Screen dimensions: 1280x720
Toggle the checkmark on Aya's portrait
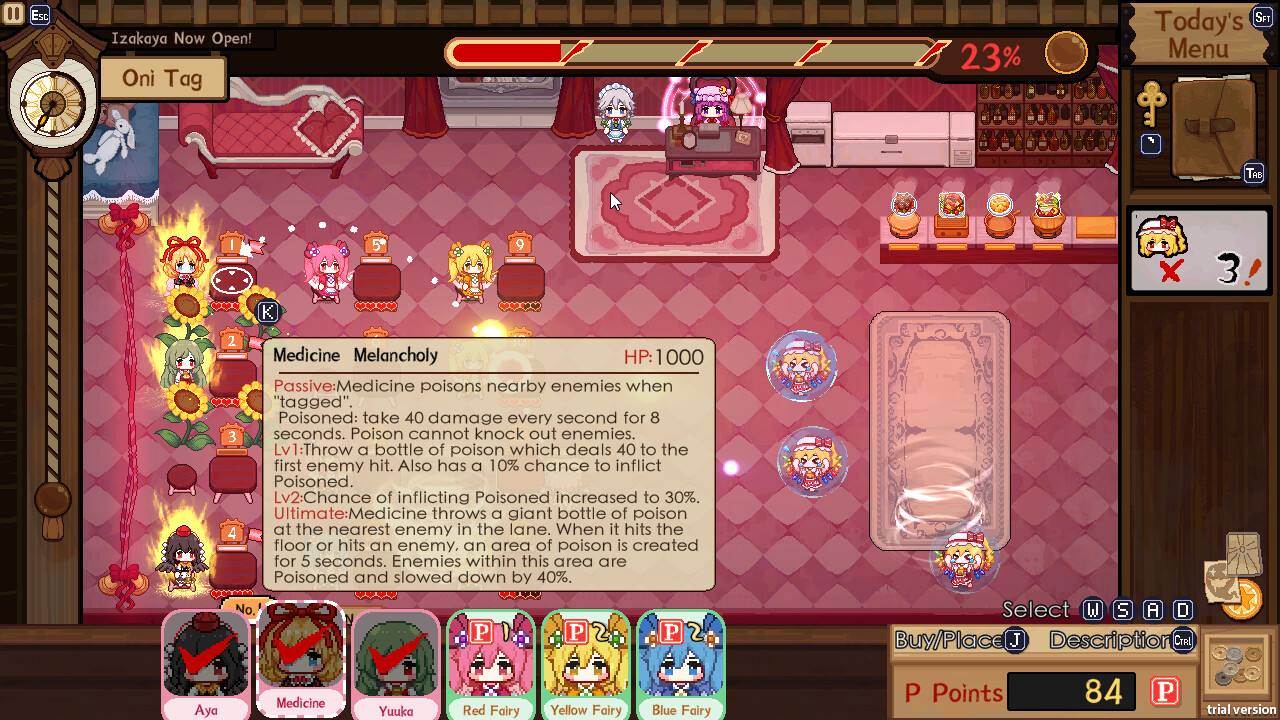point(207,648)
